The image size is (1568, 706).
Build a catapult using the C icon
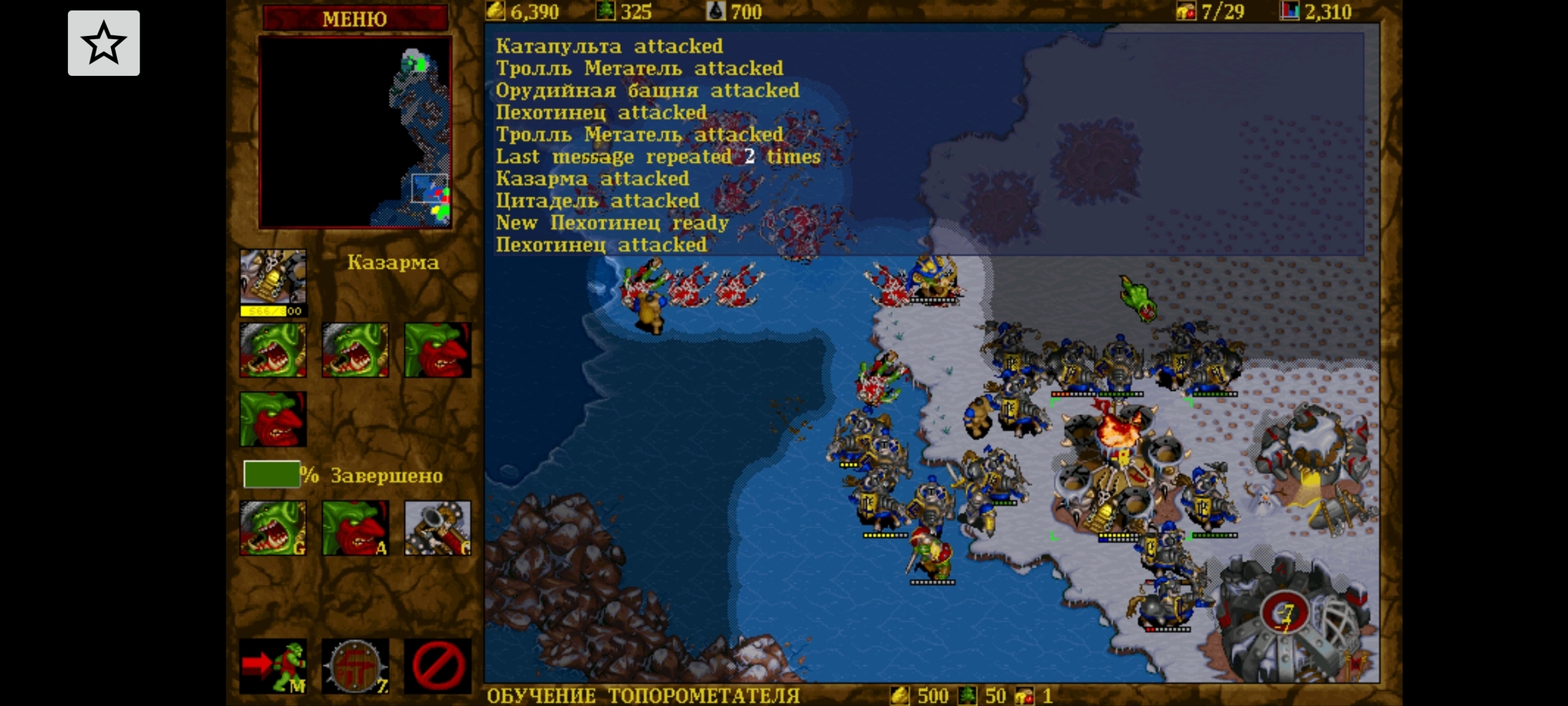click(x=437, y=528)
